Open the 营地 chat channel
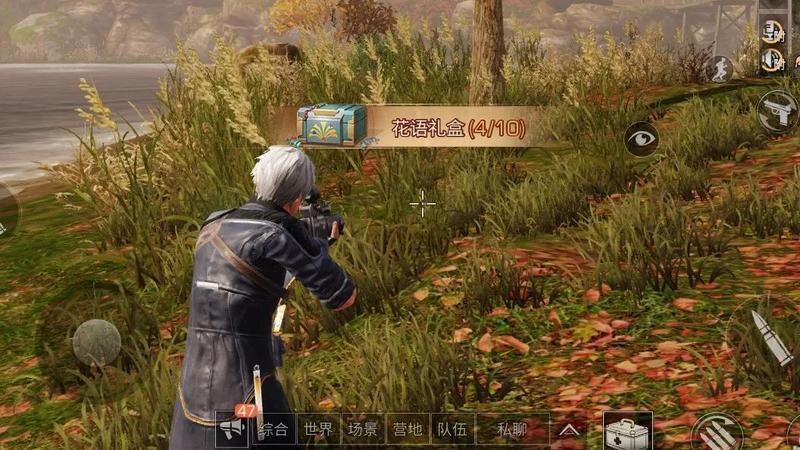This screenshot has width=800, height=450. [408, 430]
